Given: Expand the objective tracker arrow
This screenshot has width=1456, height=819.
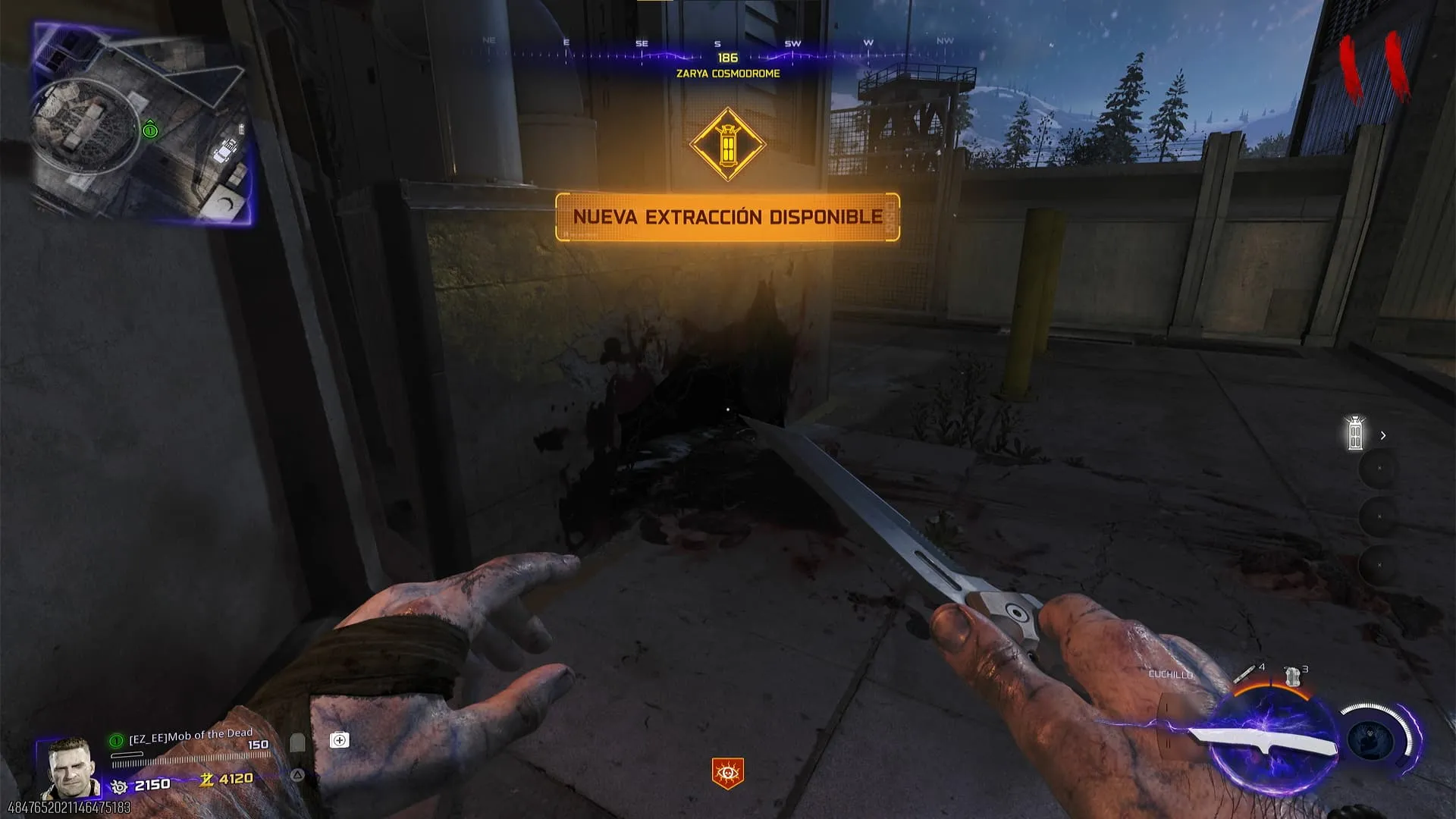Looking at the screenshot, I should 1383,435.
